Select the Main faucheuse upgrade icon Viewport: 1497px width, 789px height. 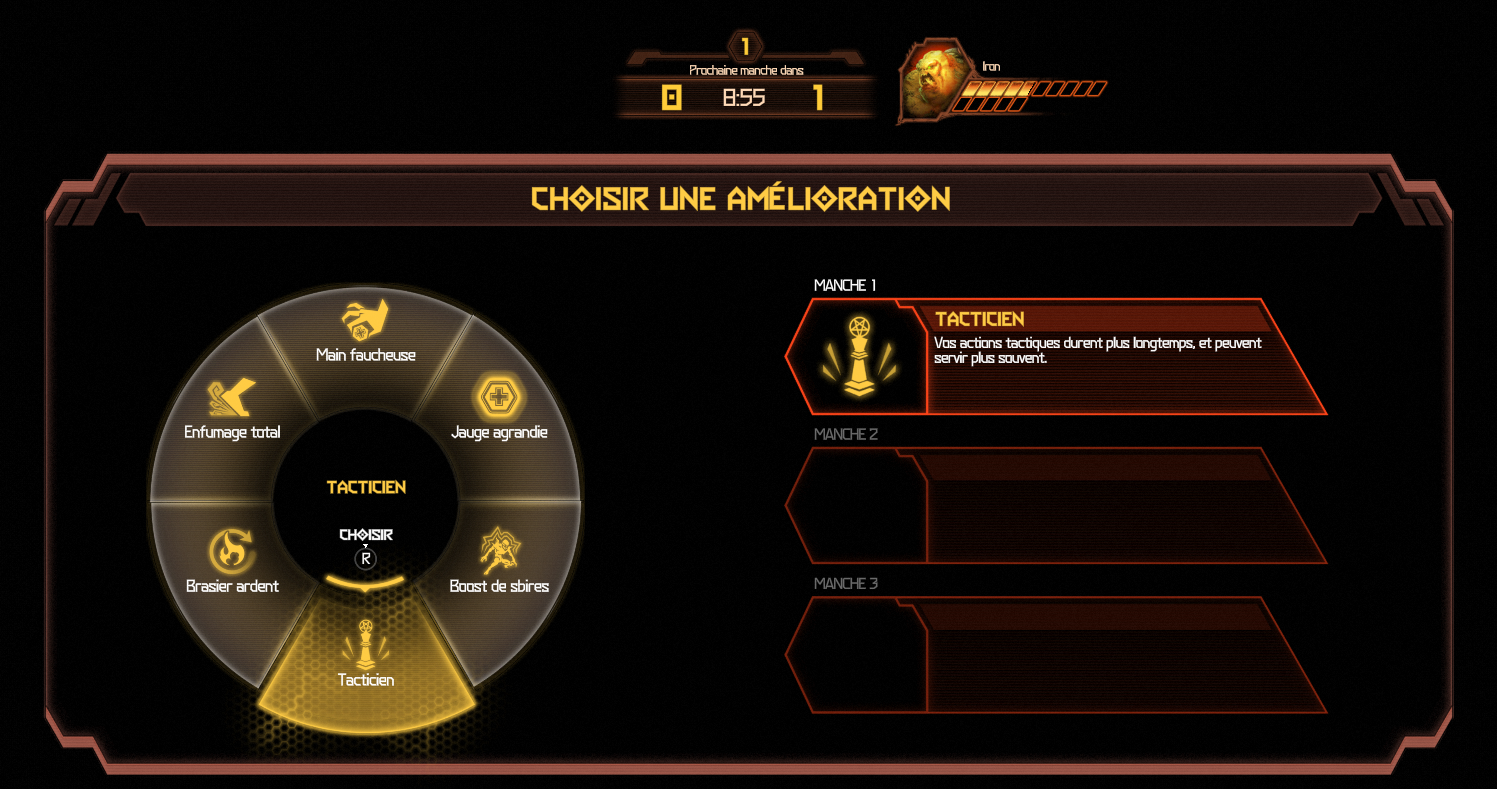tap(364, 318)
